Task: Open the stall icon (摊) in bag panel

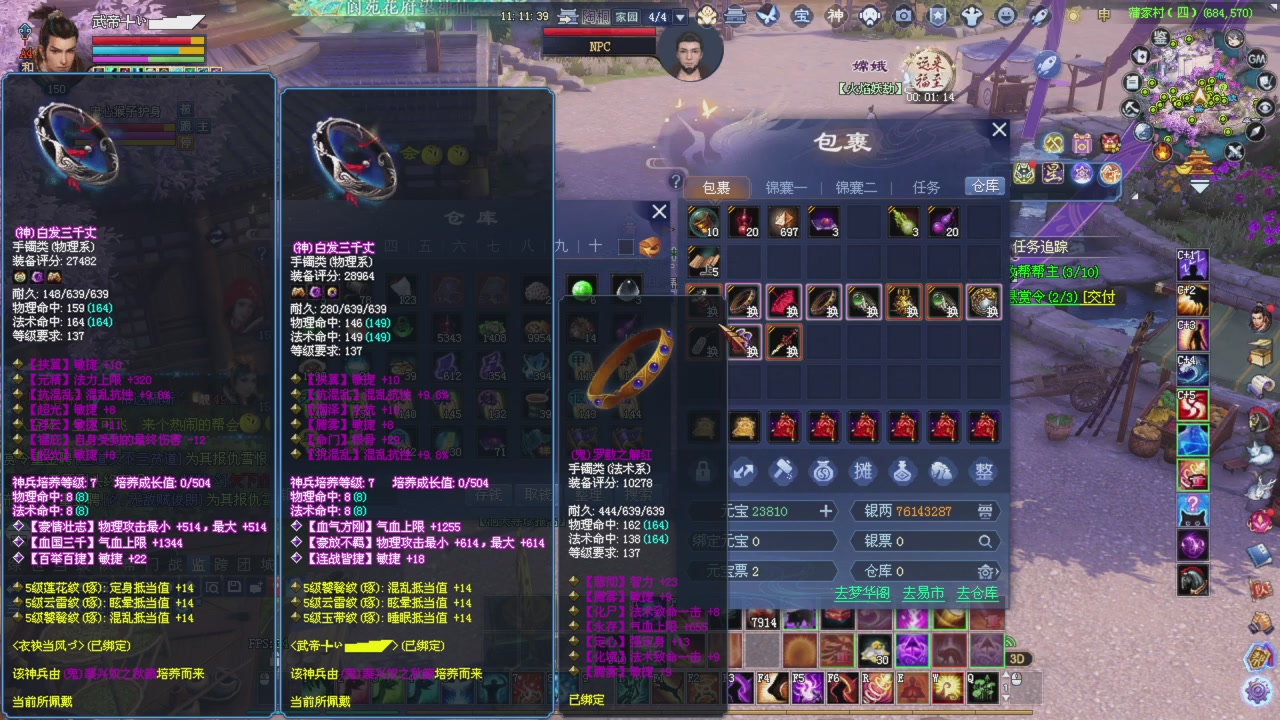Action: coord(862,472)
